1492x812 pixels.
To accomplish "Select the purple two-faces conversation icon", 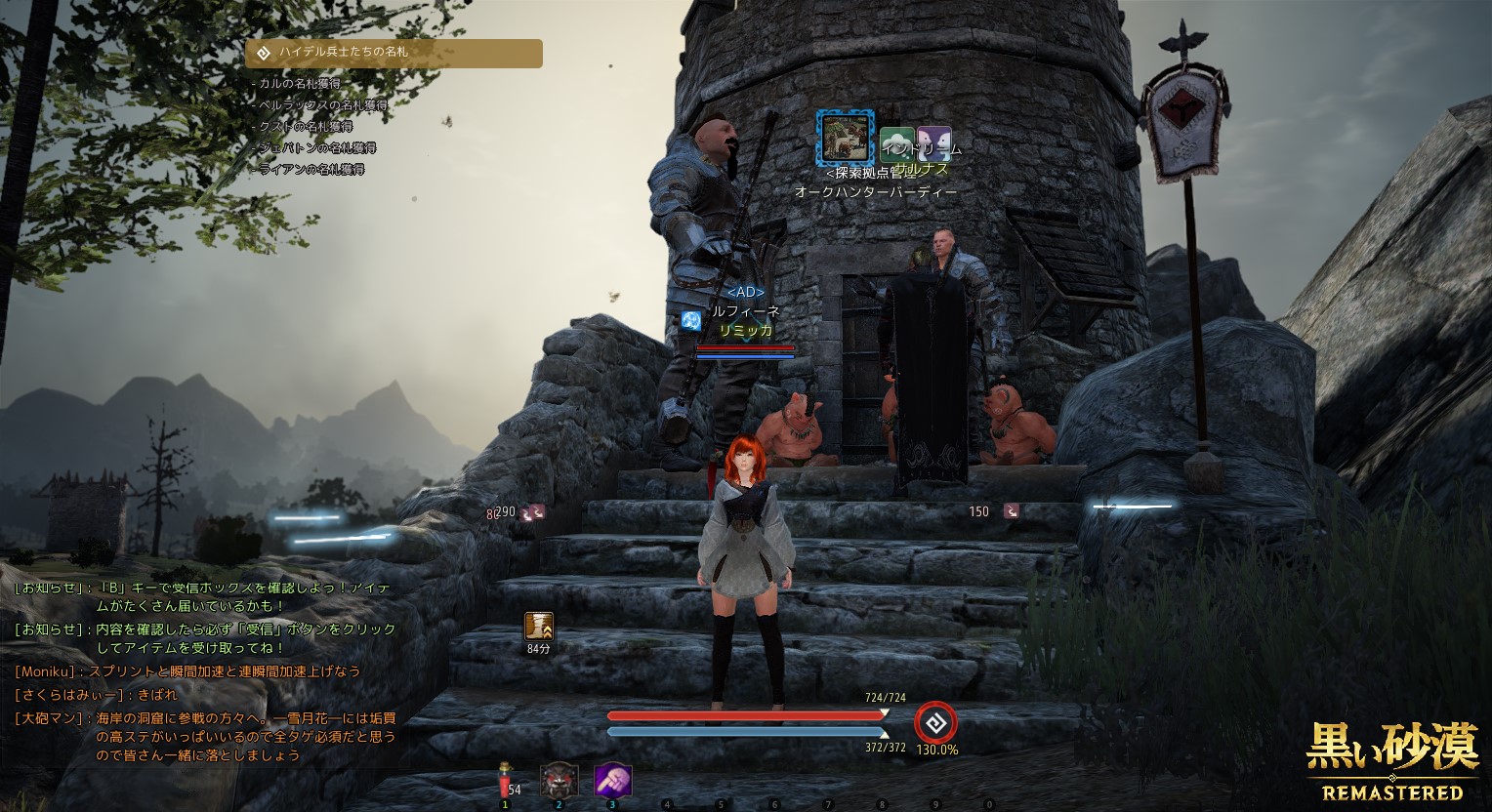I will pyautogui.click(x=934, y=144).
